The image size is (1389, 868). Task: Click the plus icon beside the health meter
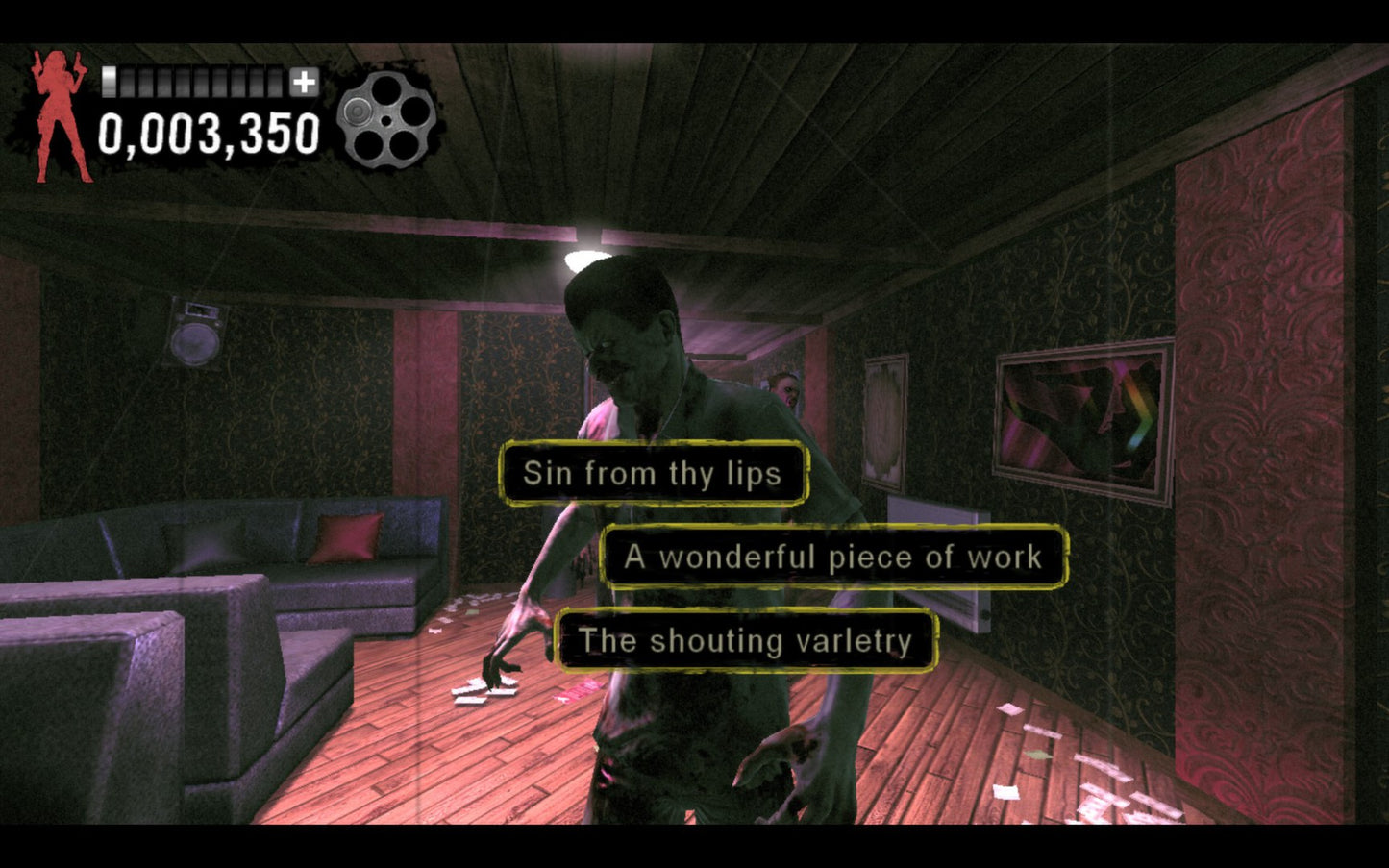[x=305, y=82]
